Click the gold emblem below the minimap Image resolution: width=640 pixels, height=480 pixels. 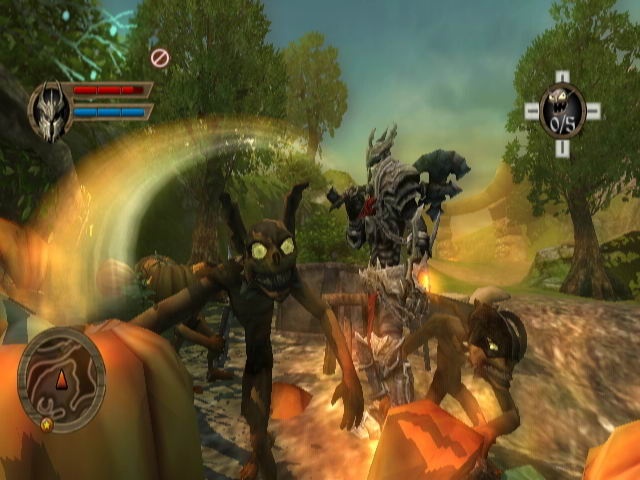47,424
